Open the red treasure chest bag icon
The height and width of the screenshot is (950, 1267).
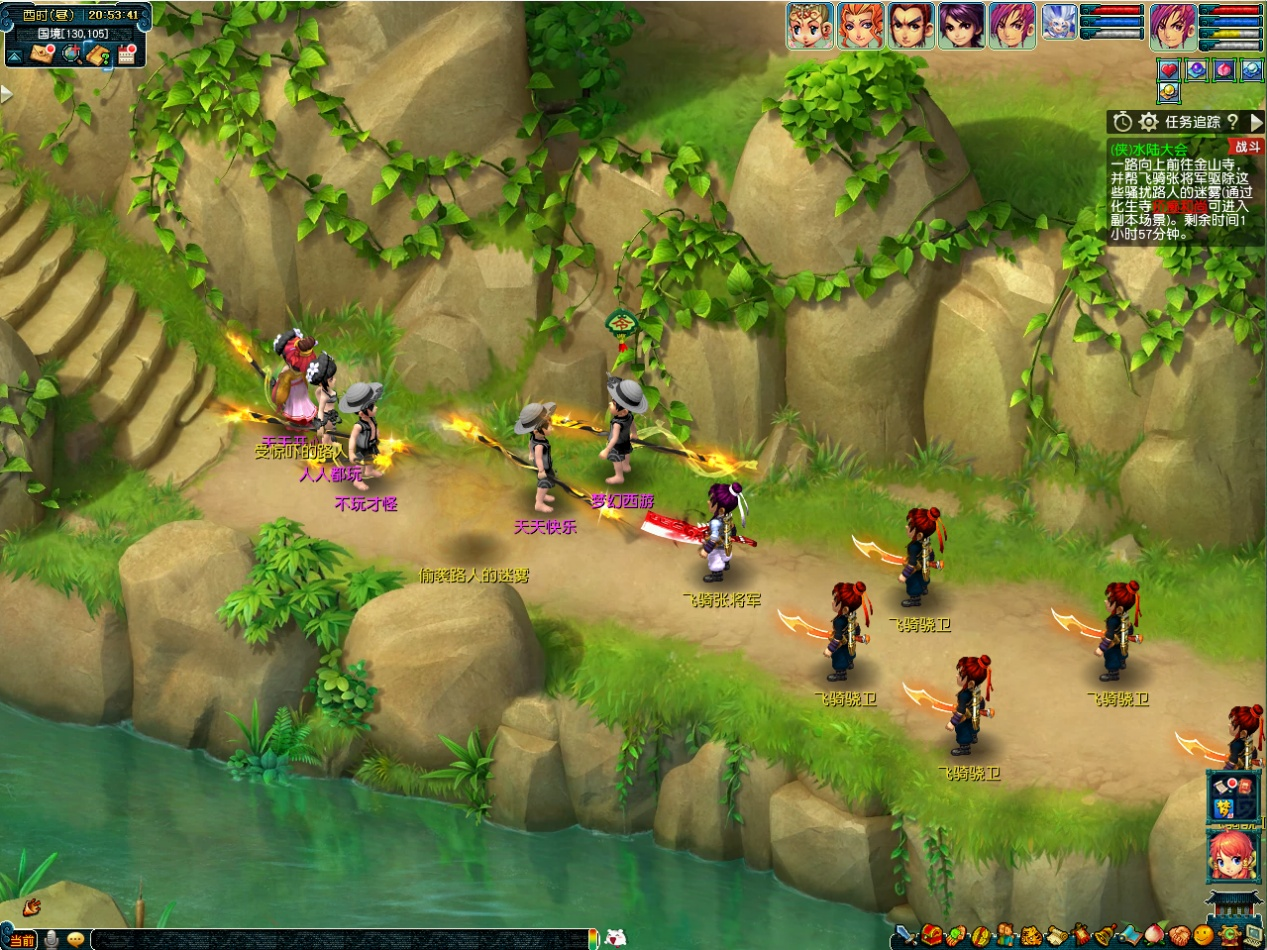coord(933,936)
